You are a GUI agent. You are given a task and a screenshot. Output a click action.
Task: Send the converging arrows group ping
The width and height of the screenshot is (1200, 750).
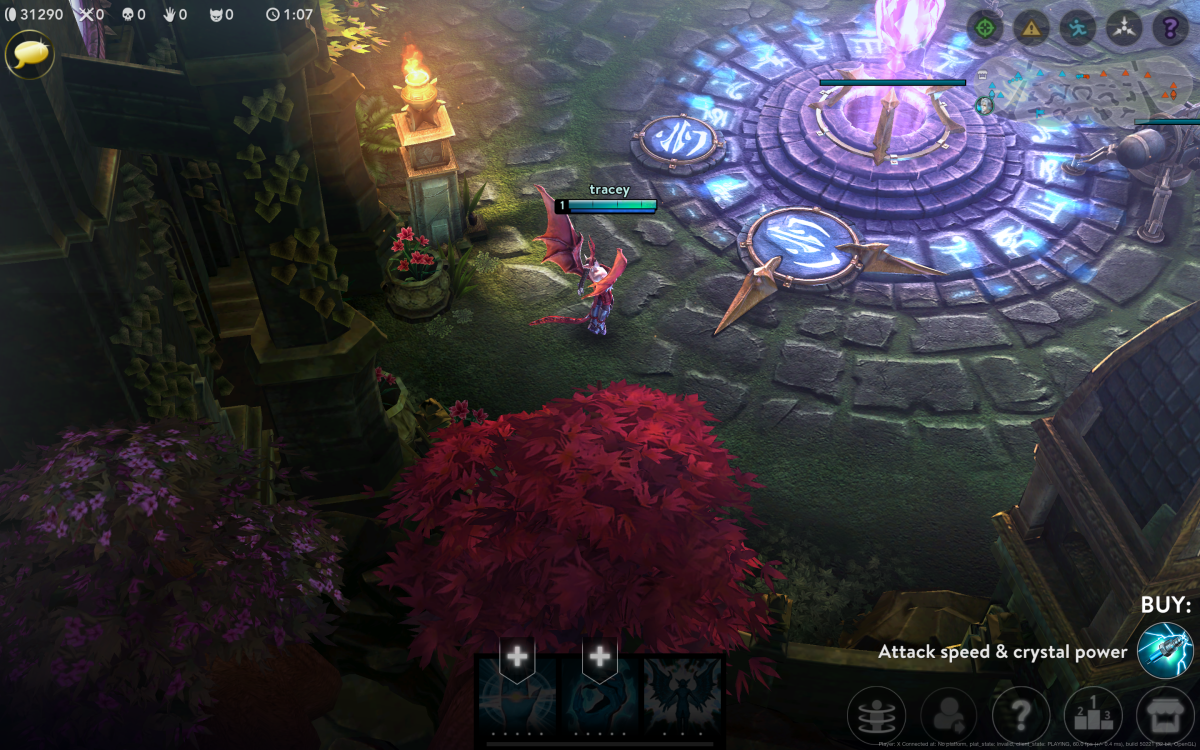(x=1124, y=27)
